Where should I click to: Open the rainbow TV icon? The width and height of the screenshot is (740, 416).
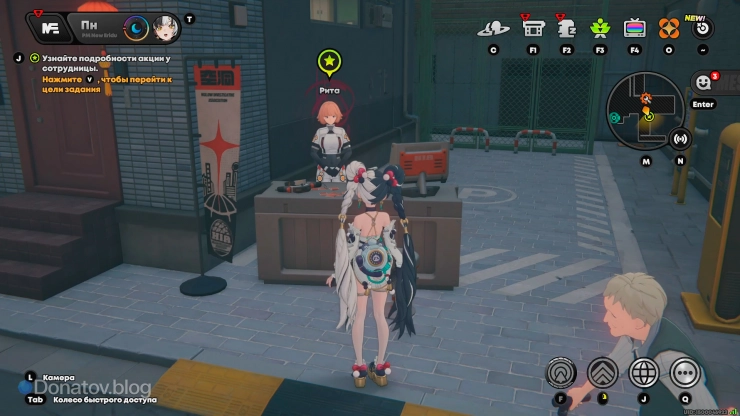(634, 28)
